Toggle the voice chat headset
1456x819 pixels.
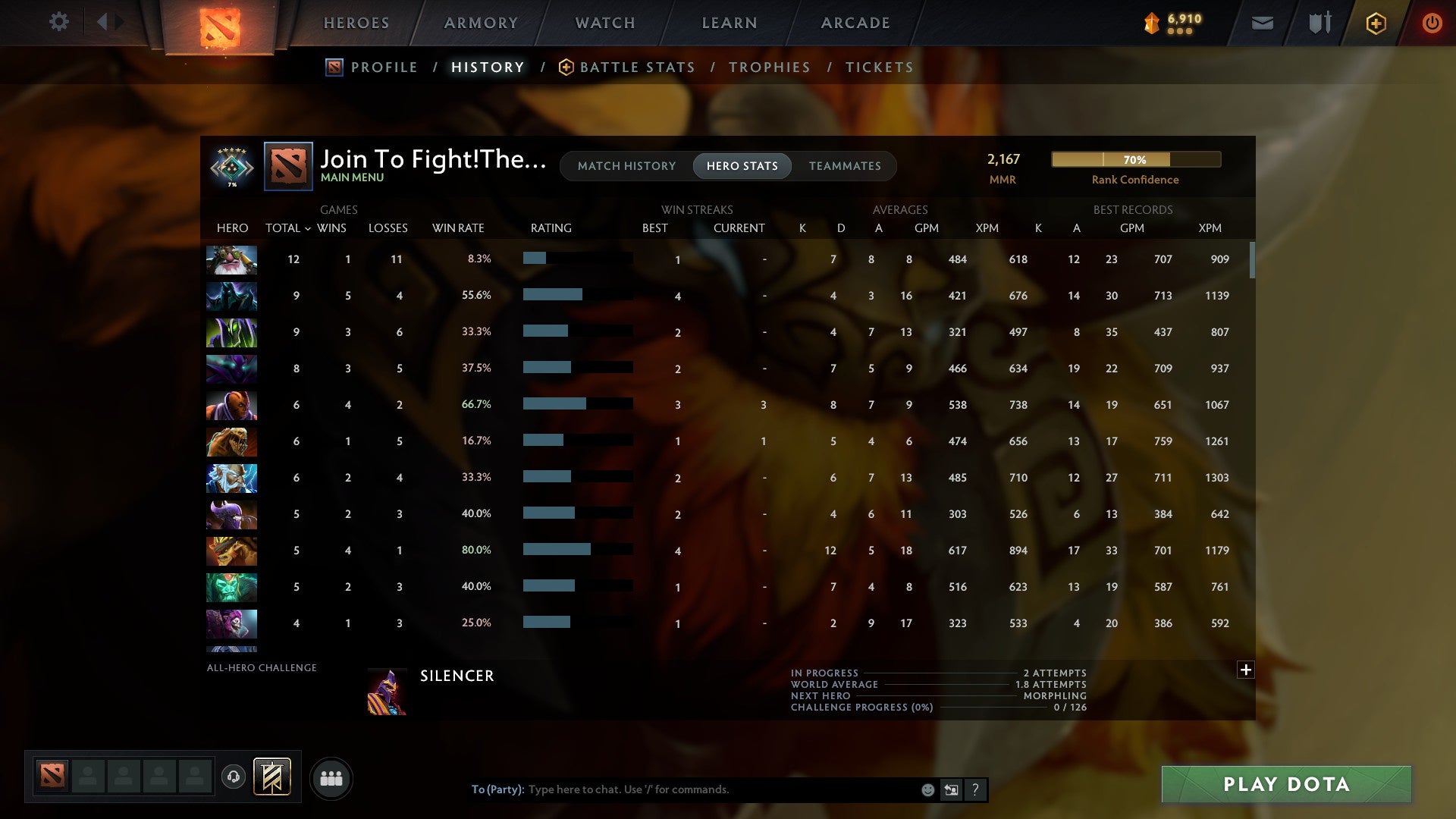[235, 777]
